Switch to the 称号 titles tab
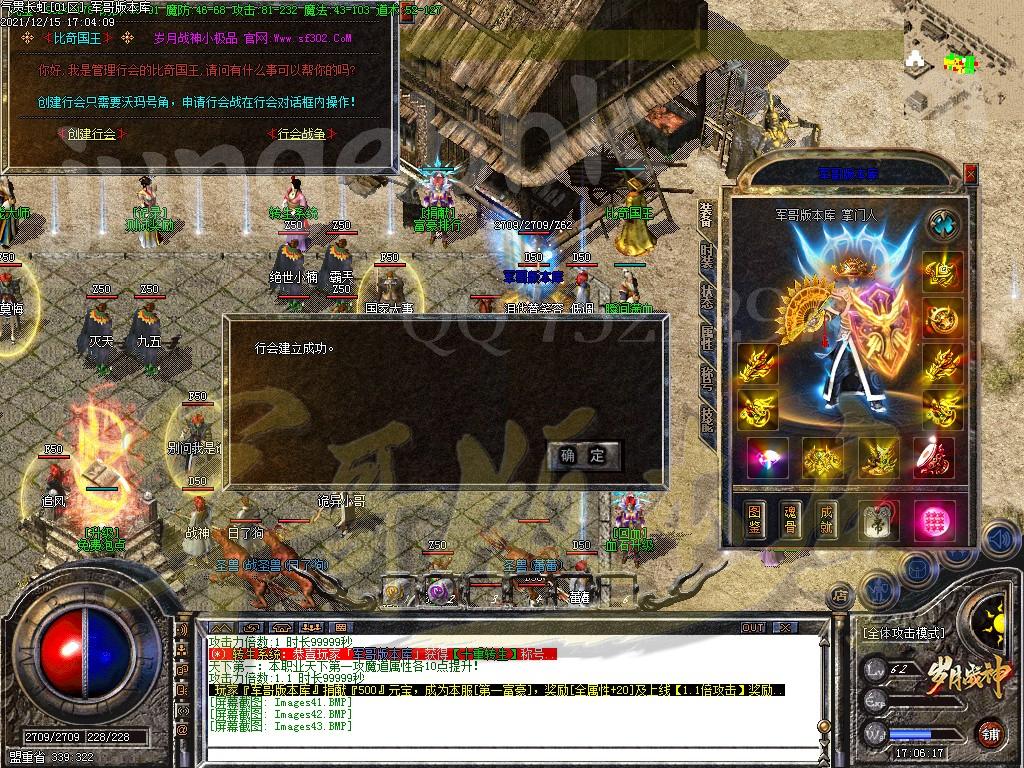The image size is (1024, 768). coord(707,378)
